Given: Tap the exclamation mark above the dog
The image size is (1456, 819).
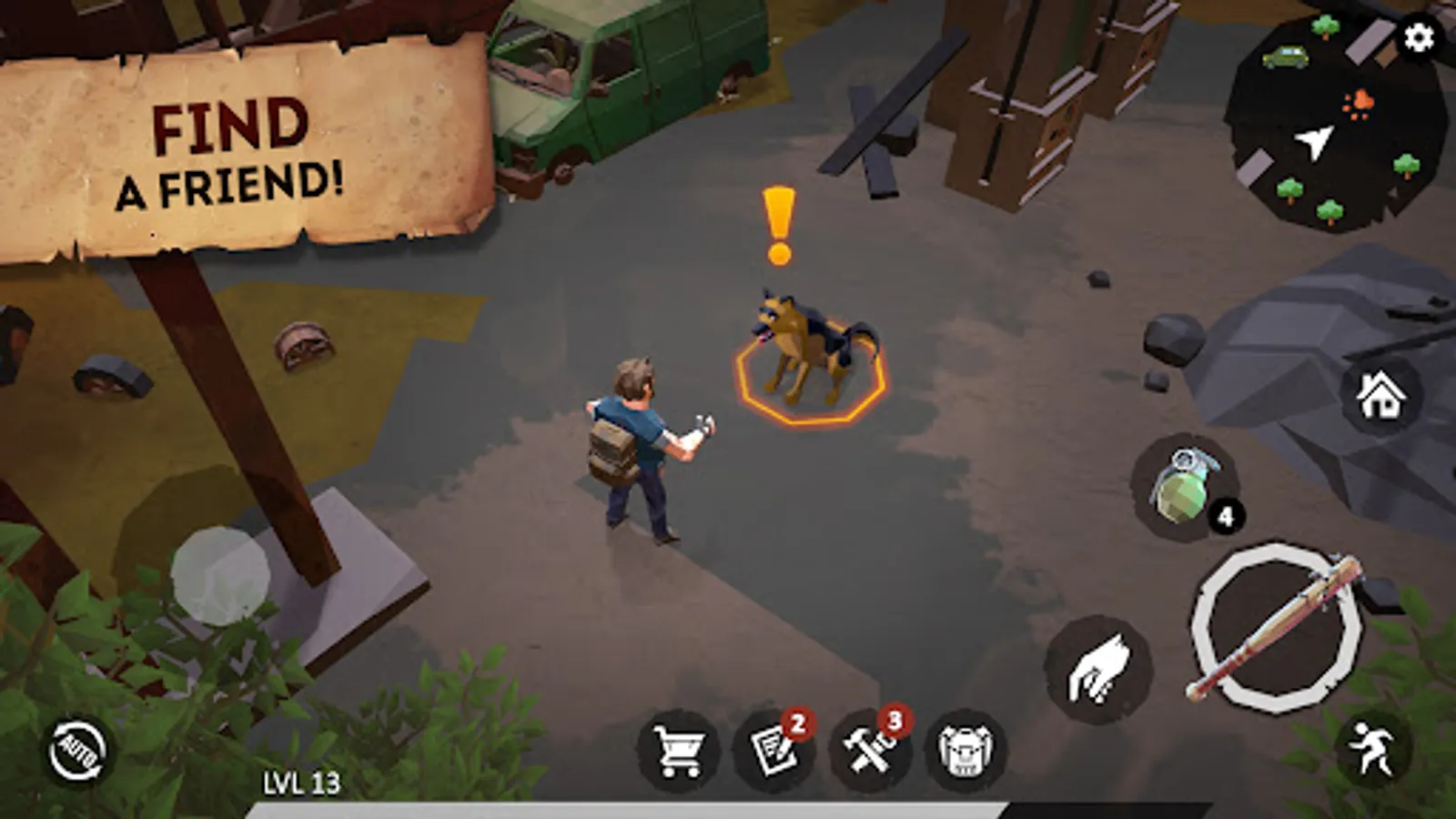Looking at the screenshot, I should [778, 221].
